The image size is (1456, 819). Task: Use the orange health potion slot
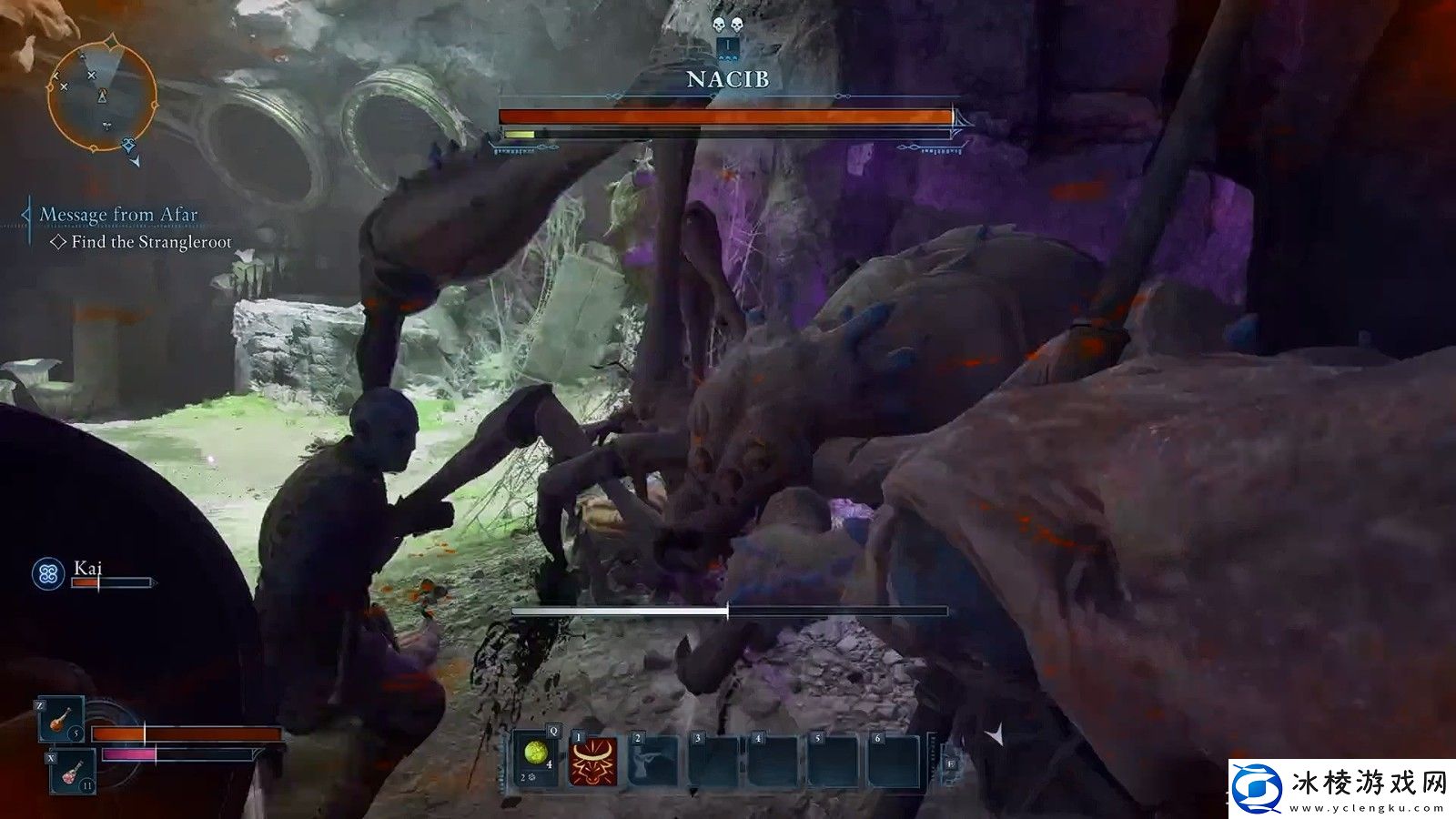61,719
